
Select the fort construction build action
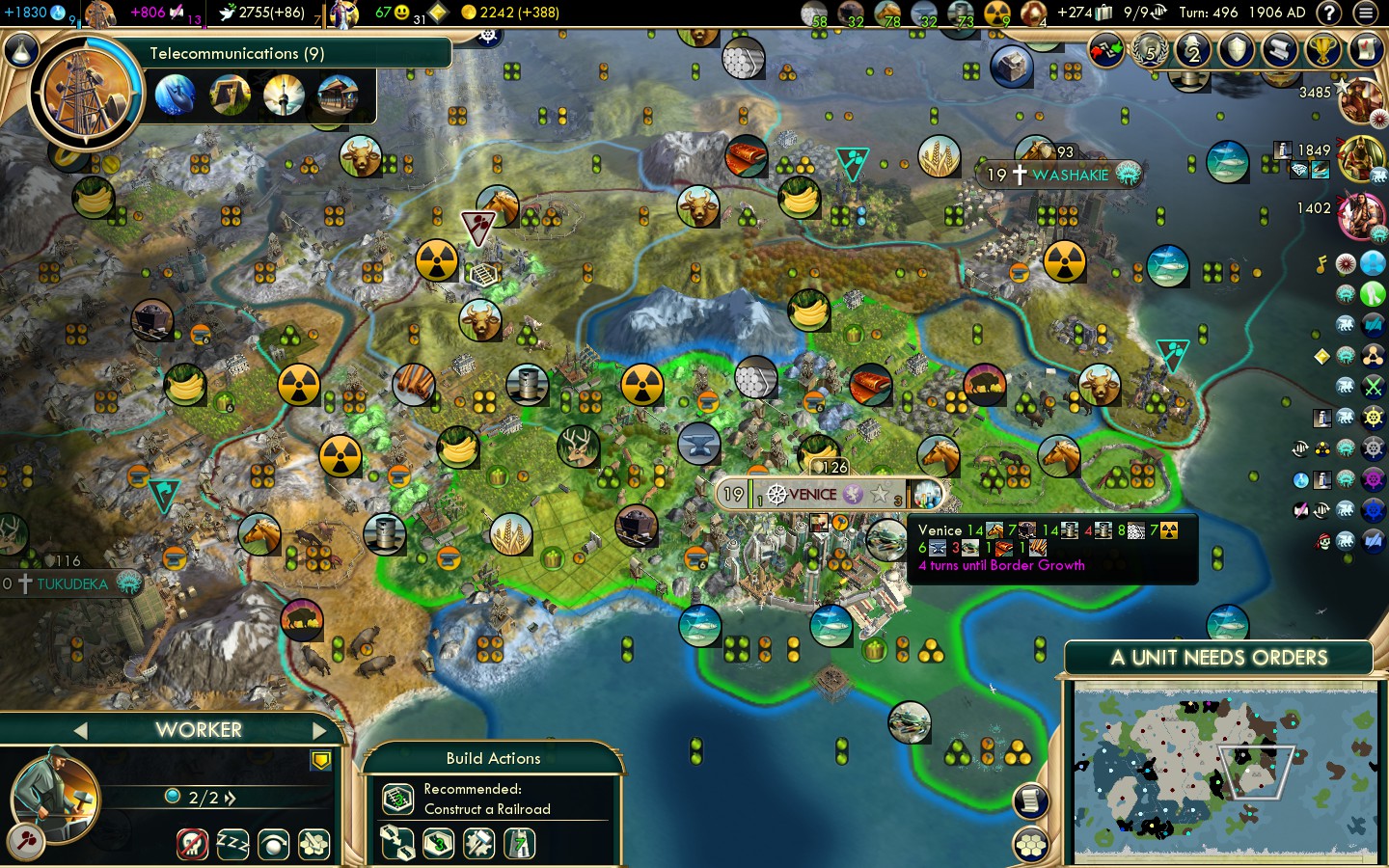tap(518, 844)
